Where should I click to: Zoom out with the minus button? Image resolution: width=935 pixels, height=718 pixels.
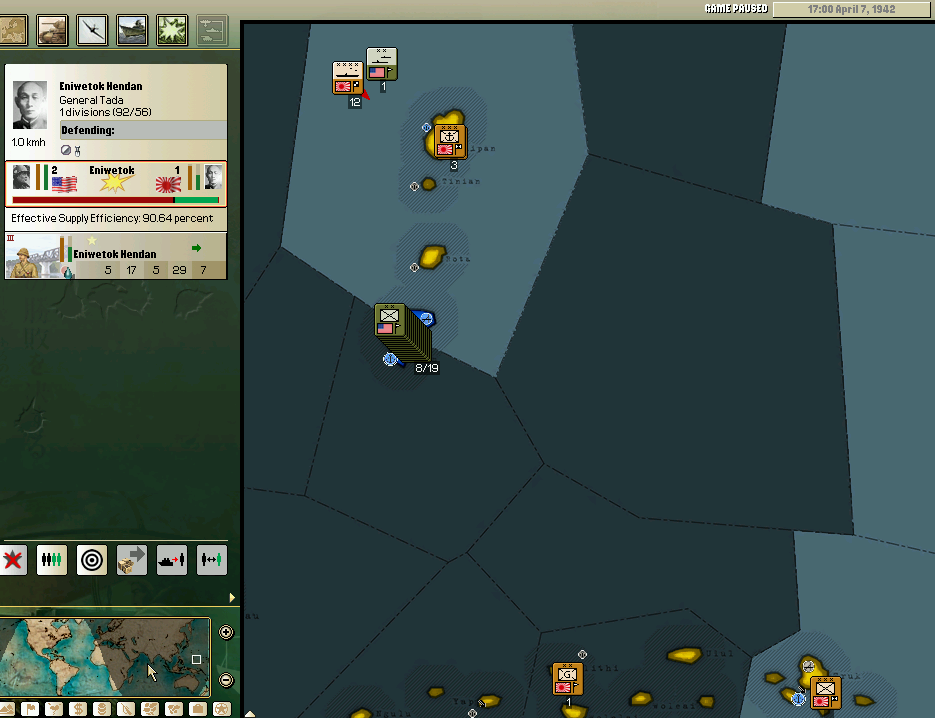pyautogui.click(x=226, y=680)
